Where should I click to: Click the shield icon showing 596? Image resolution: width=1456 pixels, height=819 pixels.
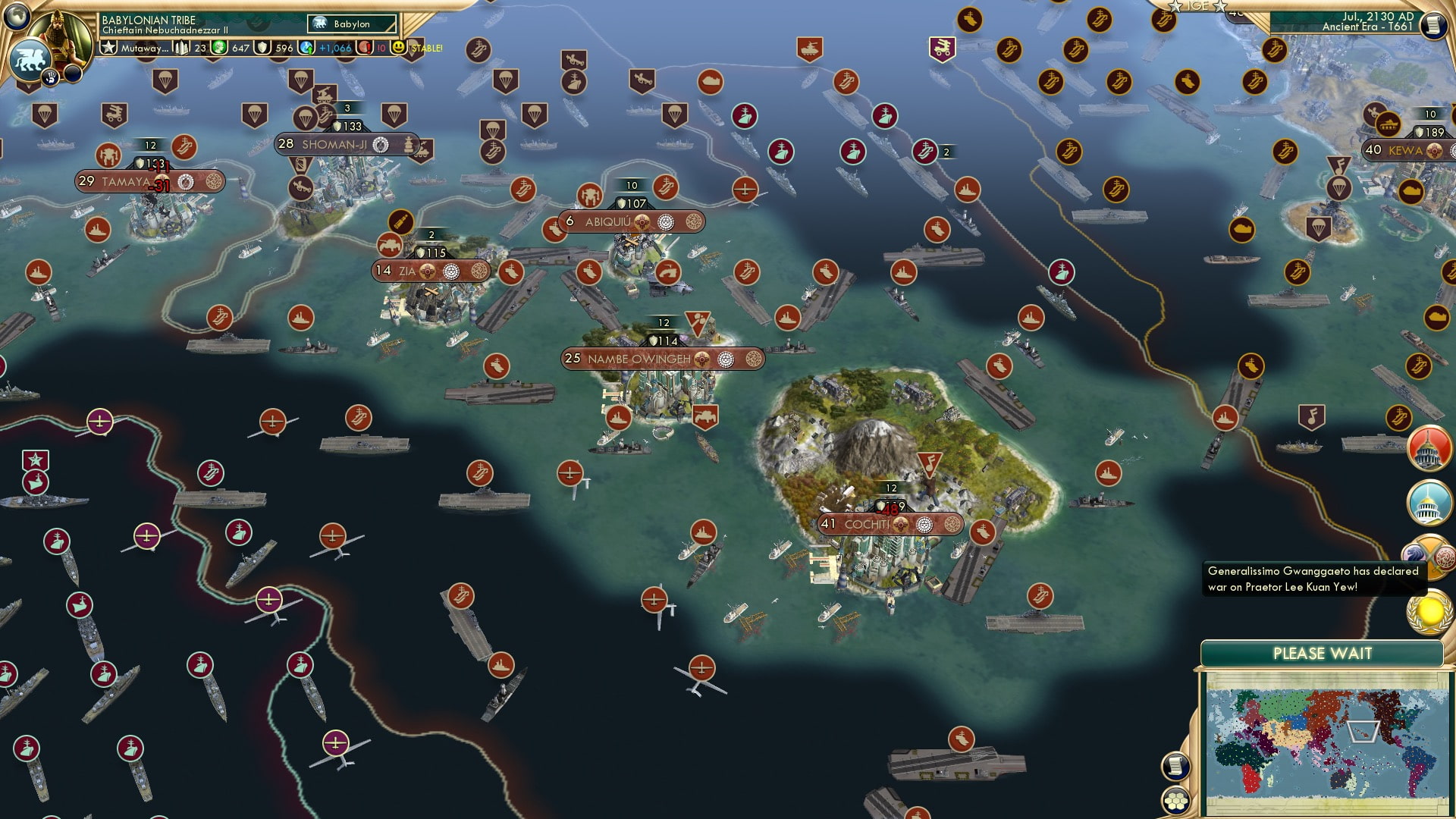click(262, 48)
